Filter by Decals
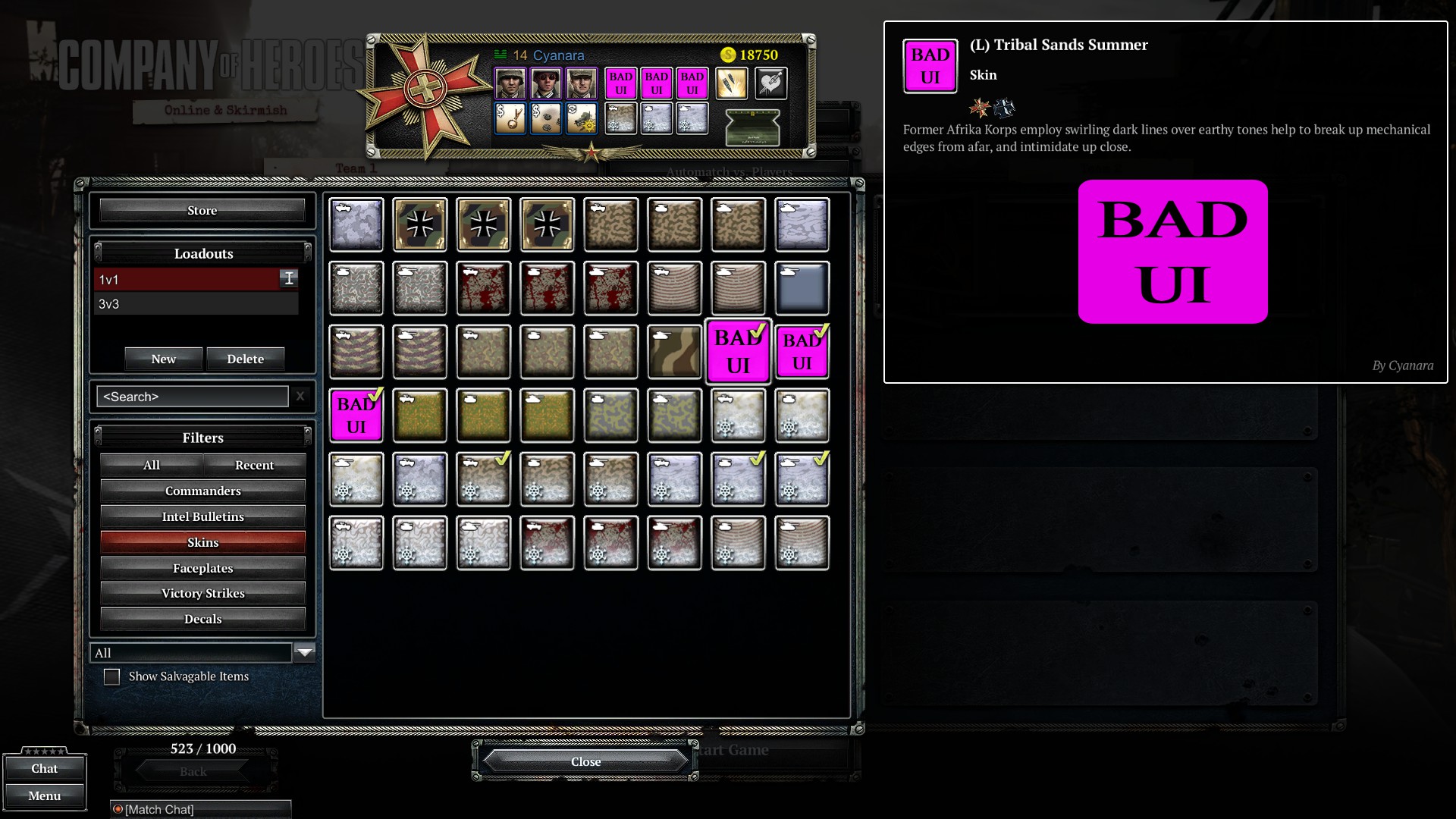Image resolution: width=1456 pixels, height=819 pixels. click(202, 619)
